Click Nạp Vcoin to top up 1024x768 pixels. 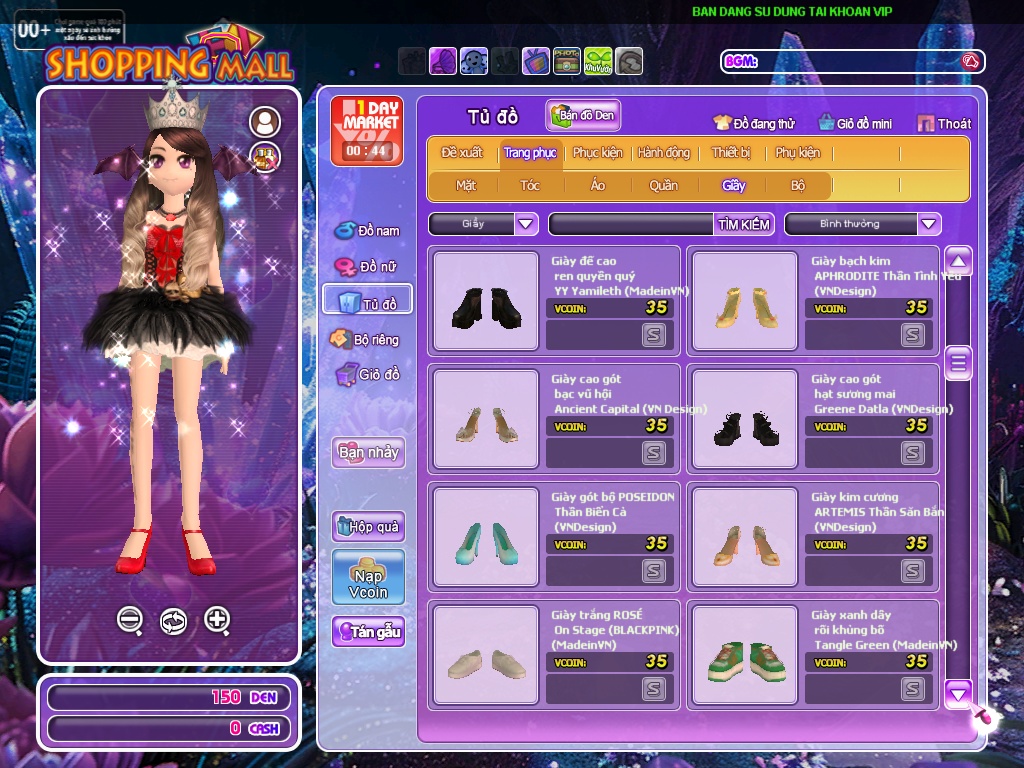(368, 577)
